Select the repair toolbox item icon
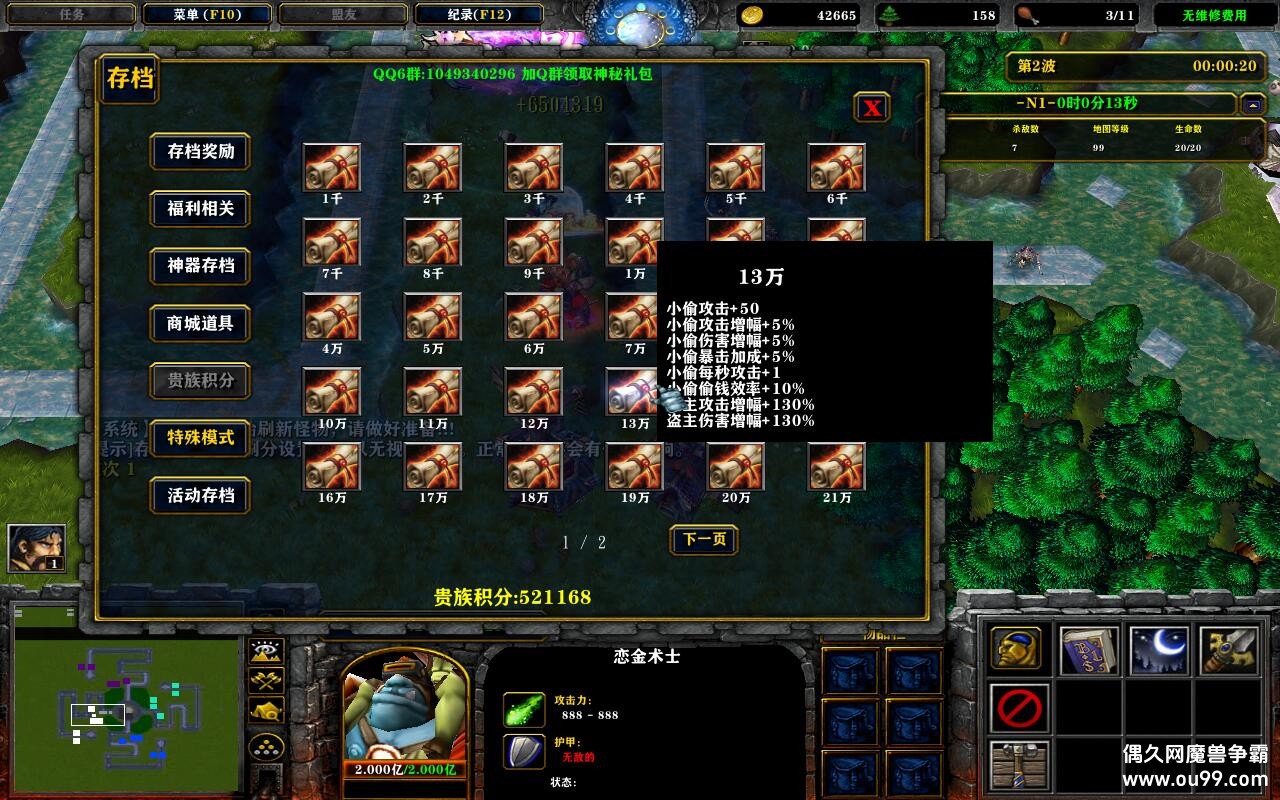Image resolution: width=1280 pixels, height=800 pixels. pyautogui.click(x=1019, y=764)
